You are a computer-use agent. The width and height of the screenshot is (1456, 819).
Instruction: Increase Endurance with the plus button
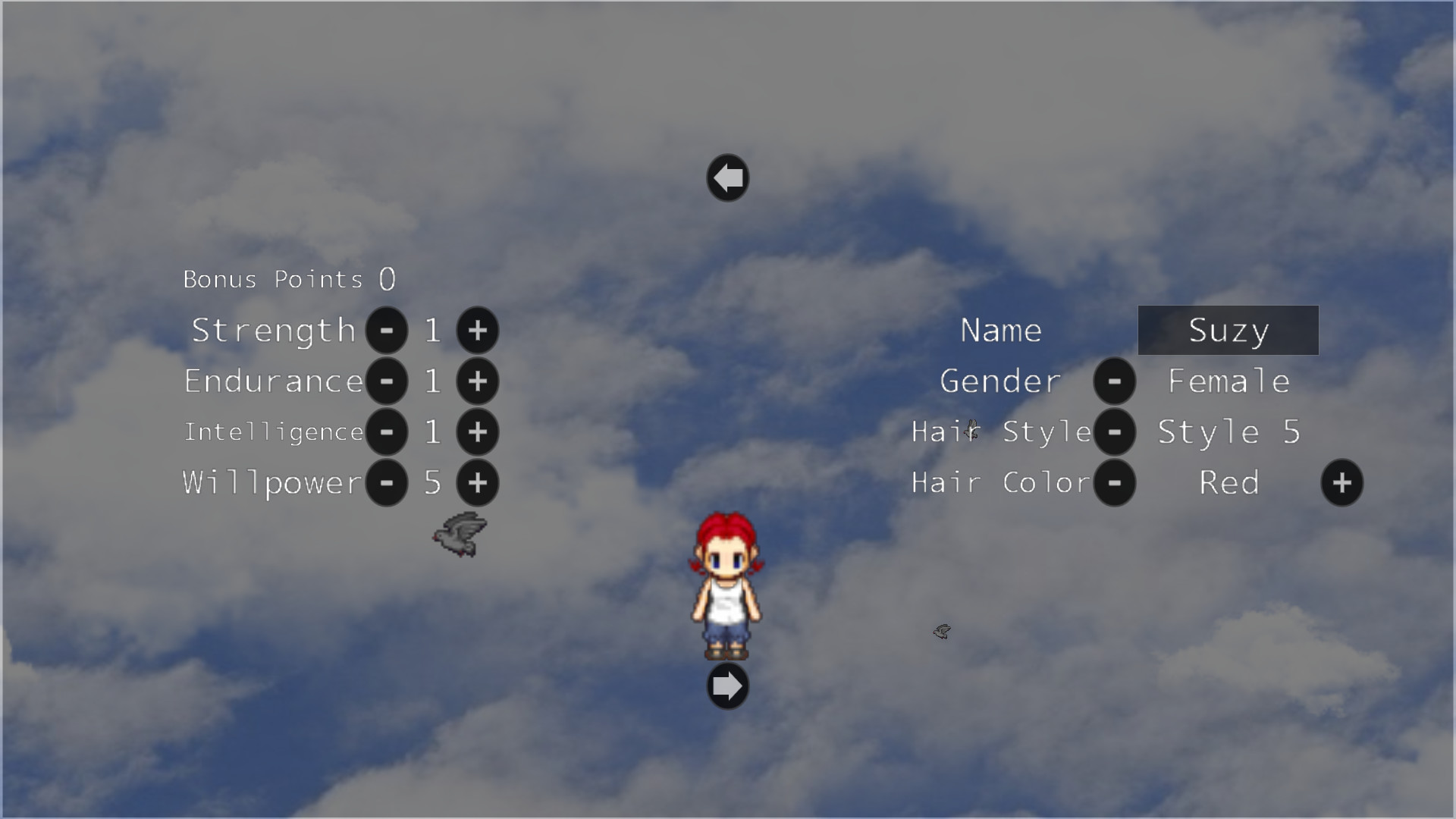click(478, 381)
